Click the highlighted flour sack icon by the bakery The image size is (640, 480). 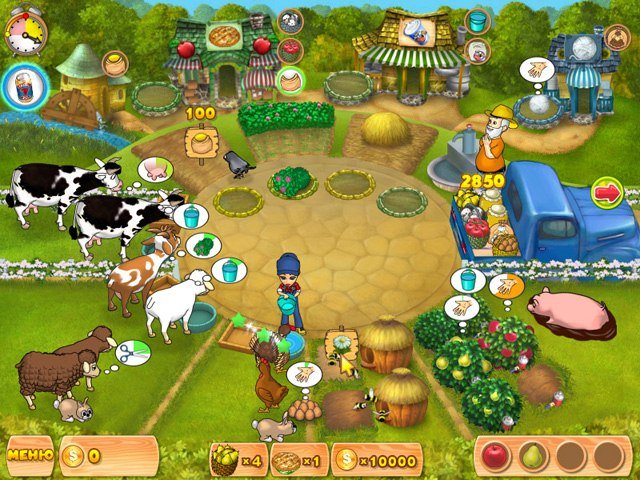pyautogui.click(x=290, y=80)
